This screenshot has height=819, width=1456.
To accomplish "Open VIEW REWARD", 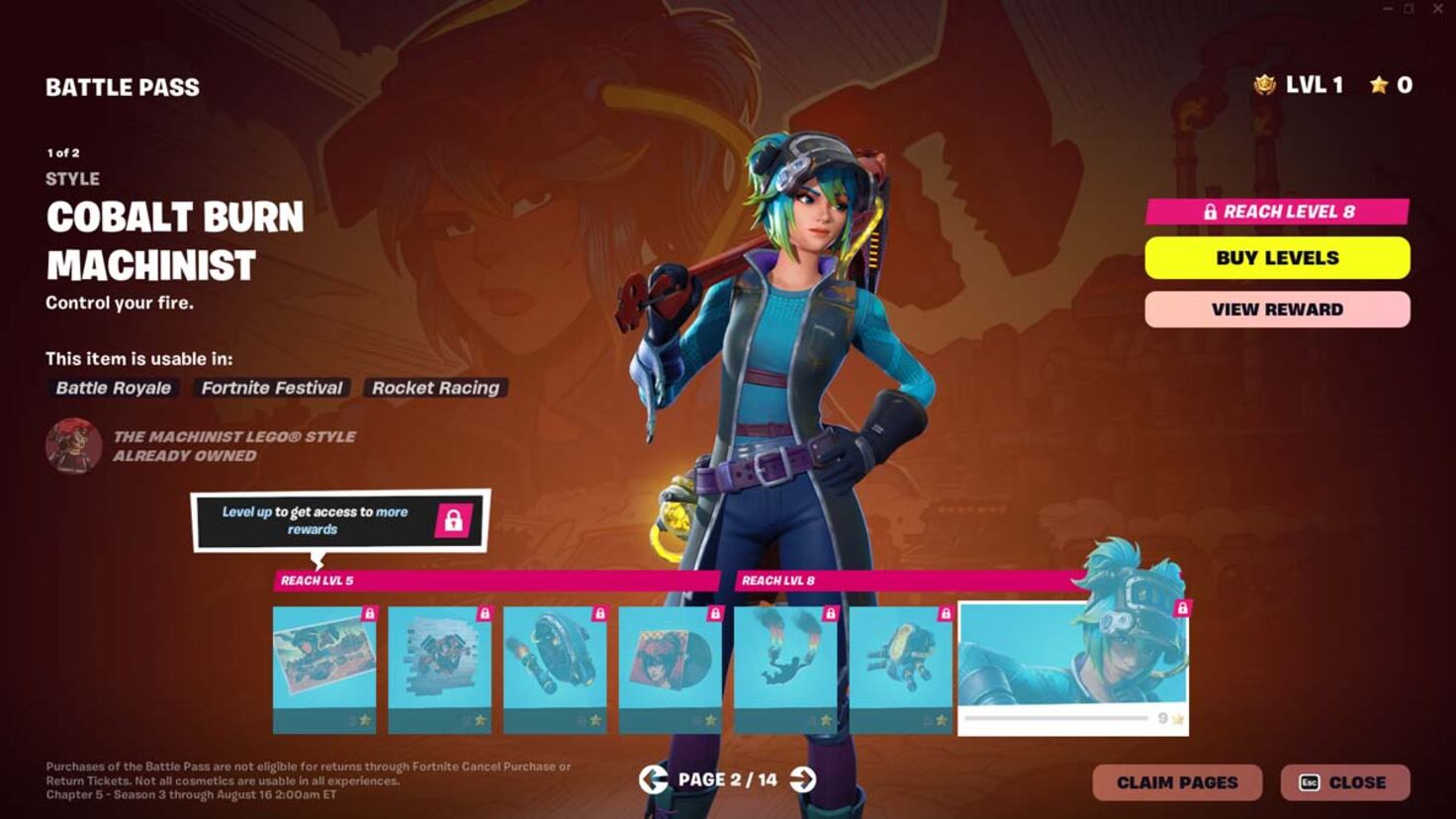I will [1278, 309].
